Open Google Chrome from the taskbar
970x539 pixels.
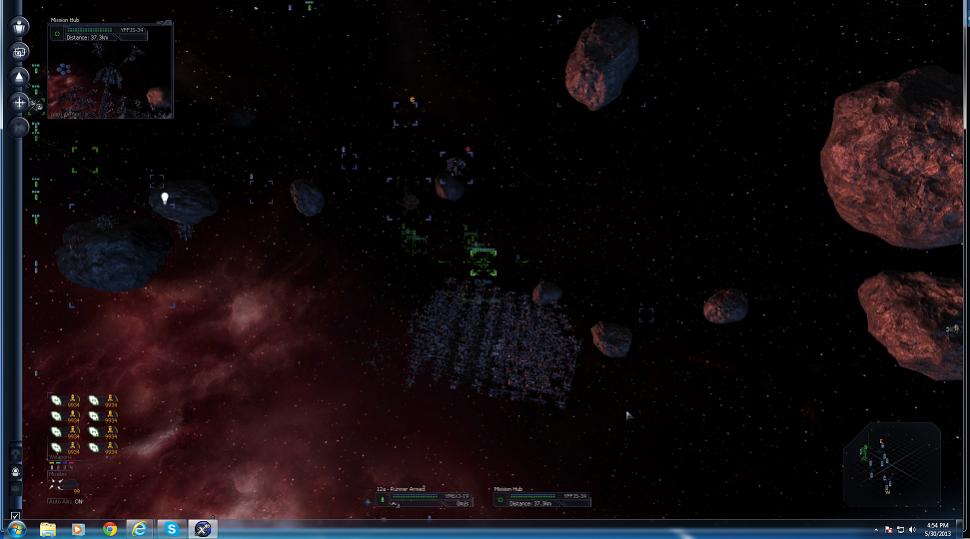(x=109, y=529)
